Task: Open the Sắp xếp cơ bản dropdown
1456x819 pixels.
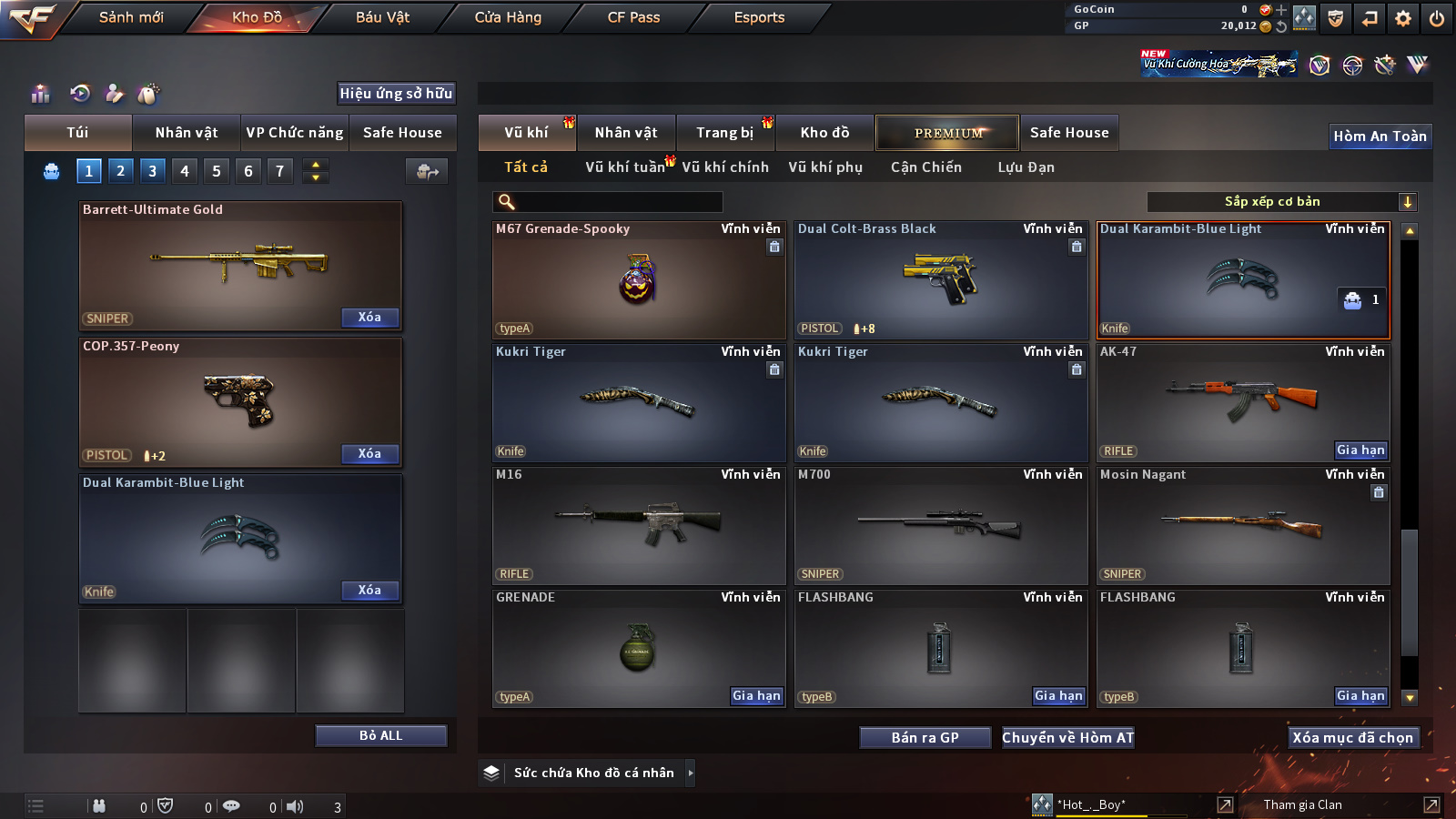Action: coord(1281,202)
